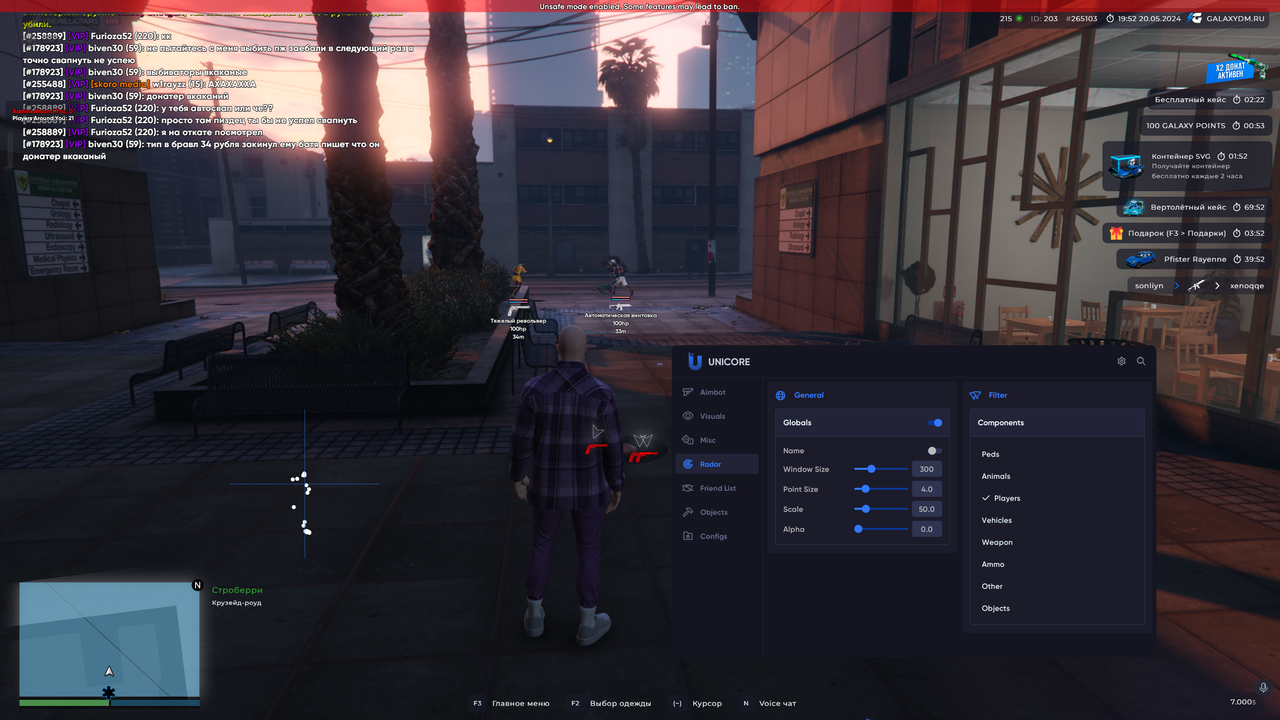The width and height of the screenshot is (1280, 720).
Task: Claim the Pfister Rayenne reward entry
Action: point(1193,259)
